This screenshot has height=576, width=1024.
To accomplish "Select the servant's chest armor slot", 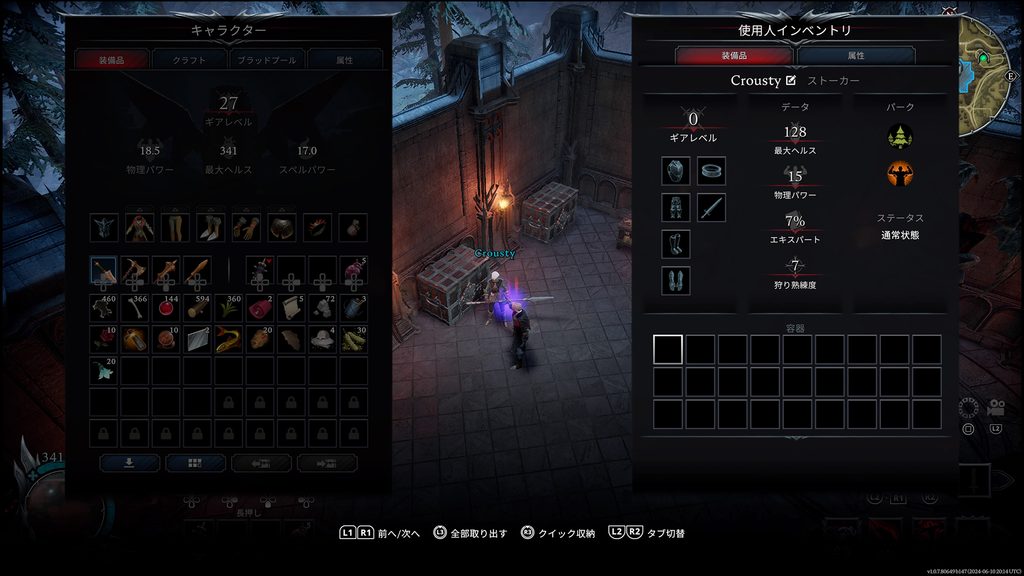I will click(676, 171).
